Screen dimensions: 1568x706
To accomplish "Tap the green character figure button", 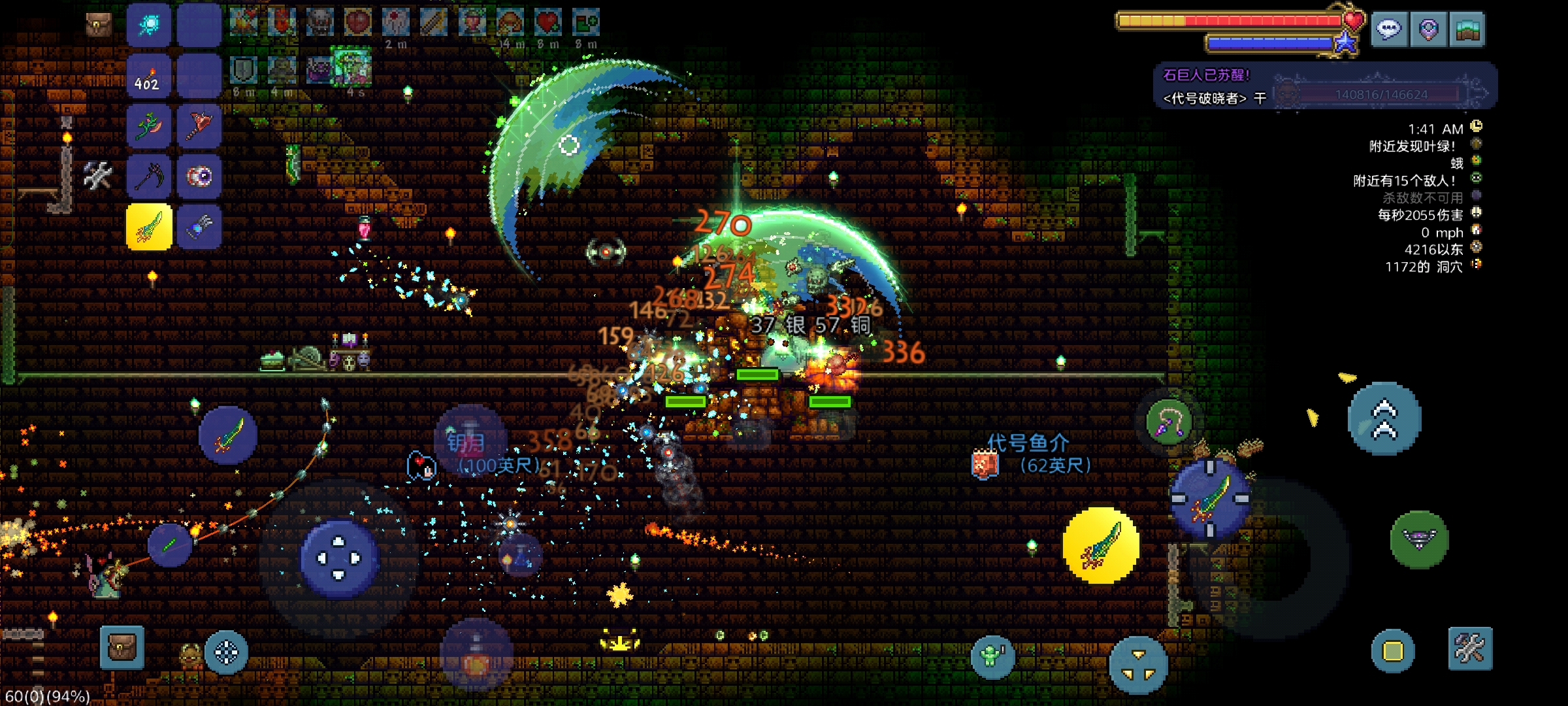I will (992, 656).
